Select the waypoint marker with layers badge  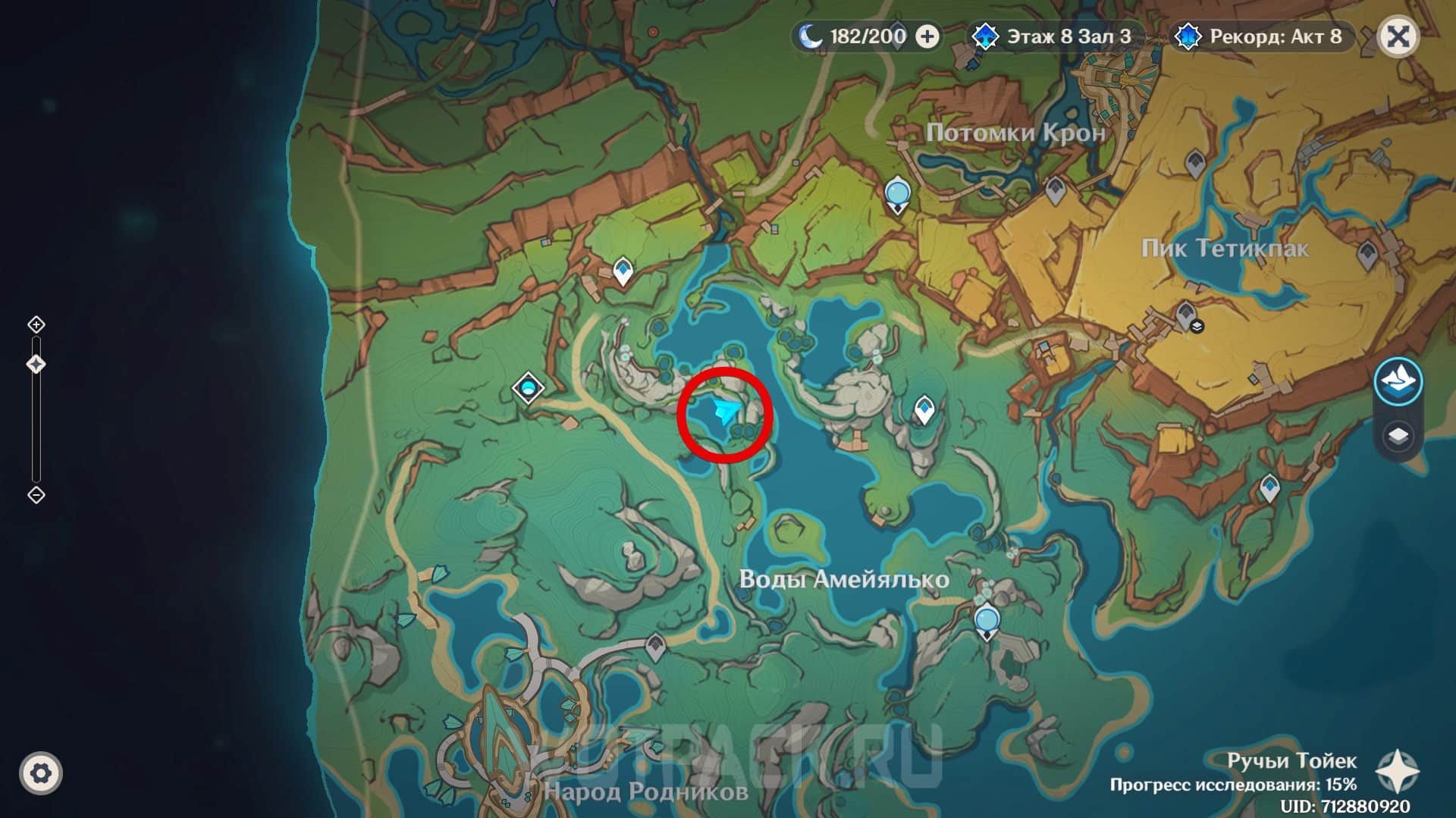click(x=1186, y=315)
